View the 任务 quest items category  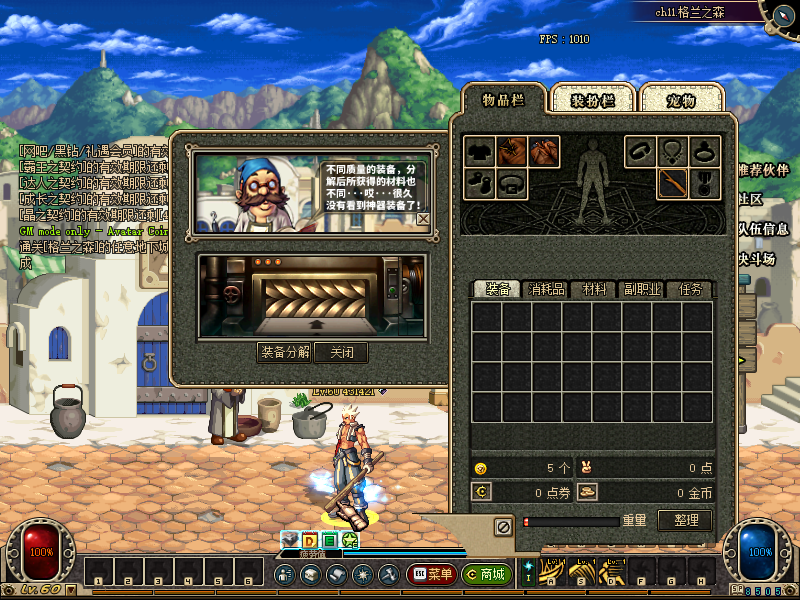pyautogui.click(x=691, y=289)
